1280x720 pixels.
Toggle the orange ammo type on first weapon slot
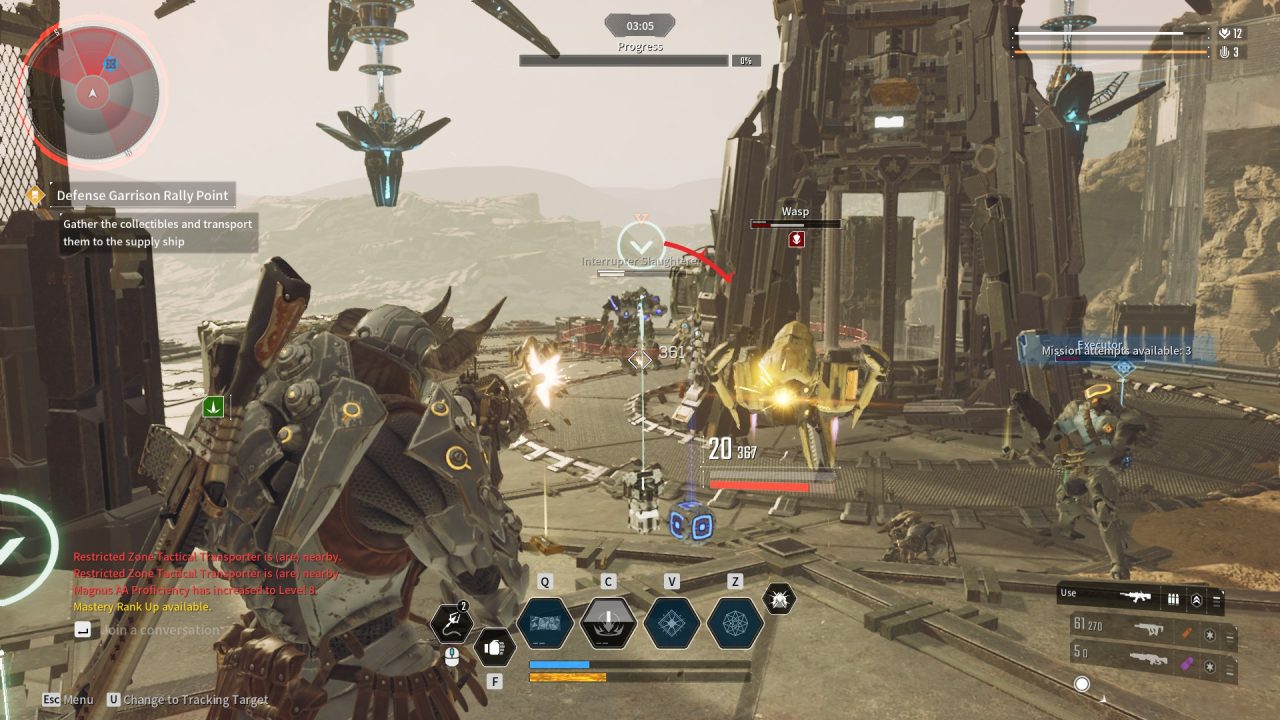pos(1186,632)
